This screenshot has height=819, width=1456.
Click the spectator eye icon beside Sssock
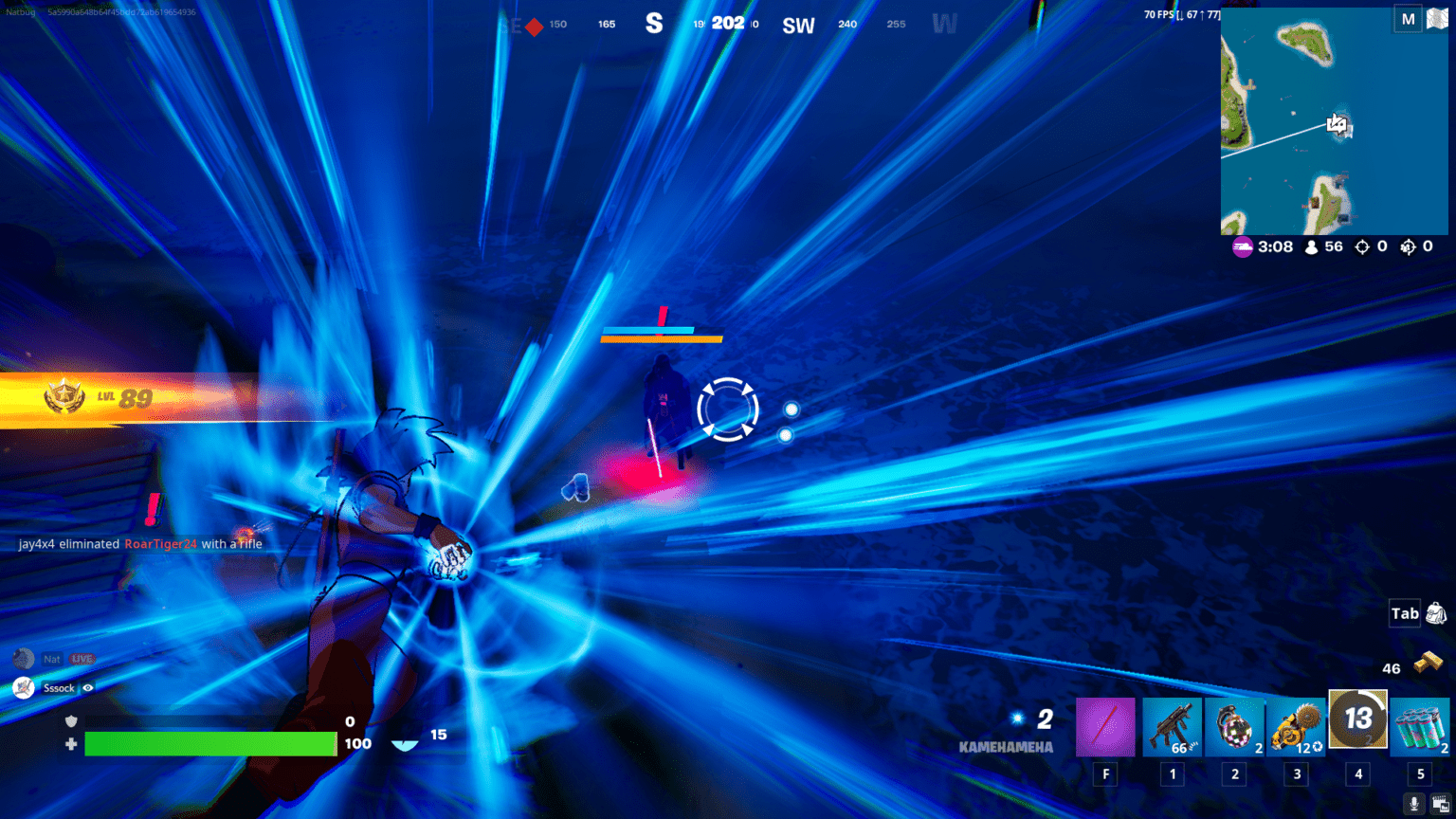[88, 688]
